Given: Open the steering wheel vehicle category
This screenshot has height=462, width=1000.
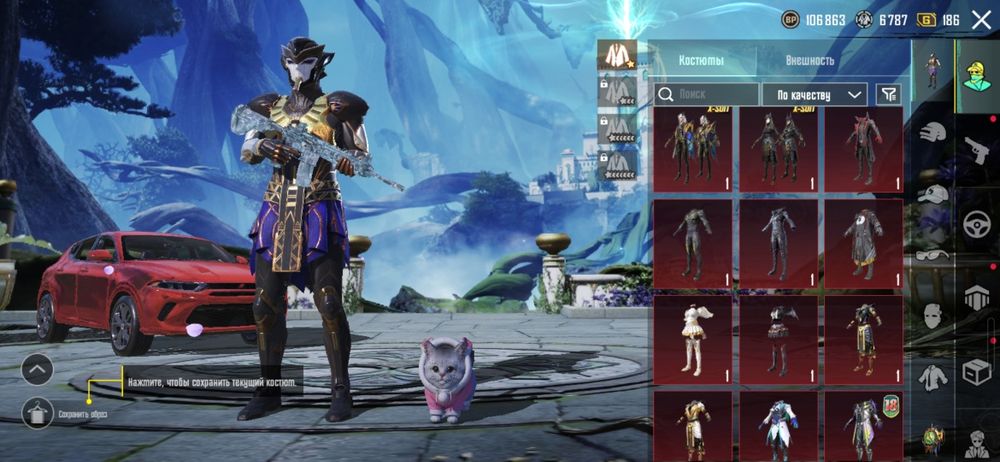Looking at the screenshot, I should click(x=976, y=225).
